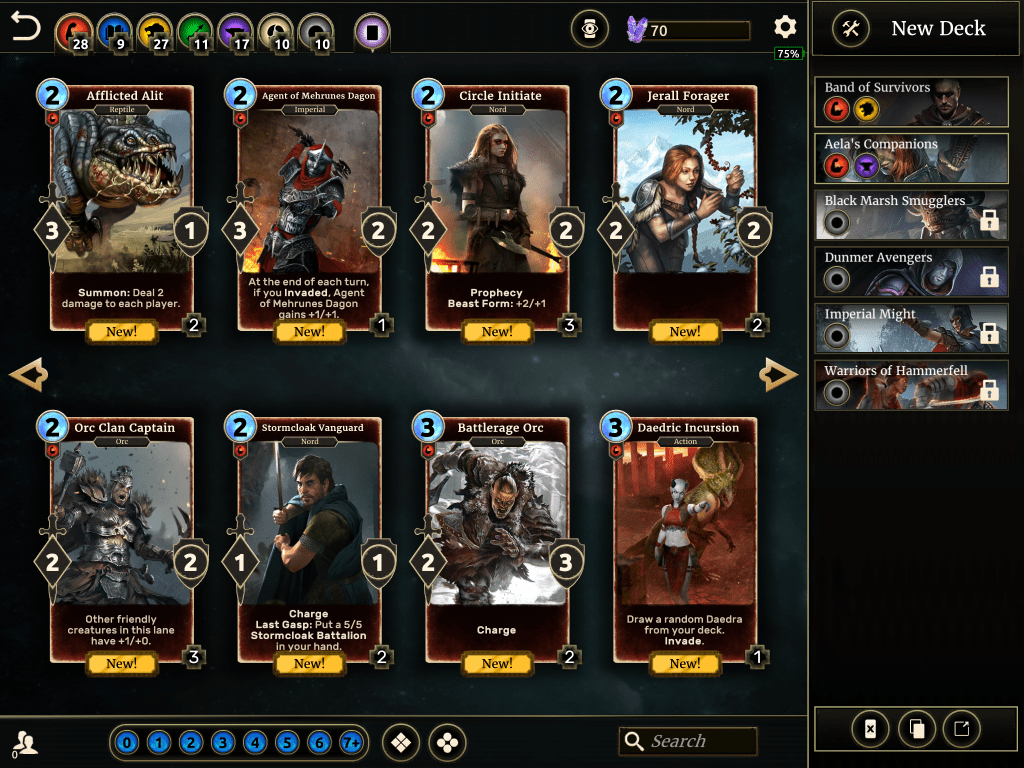
Task: Go to the next page of cards
Action: click(x=778, y=375)
